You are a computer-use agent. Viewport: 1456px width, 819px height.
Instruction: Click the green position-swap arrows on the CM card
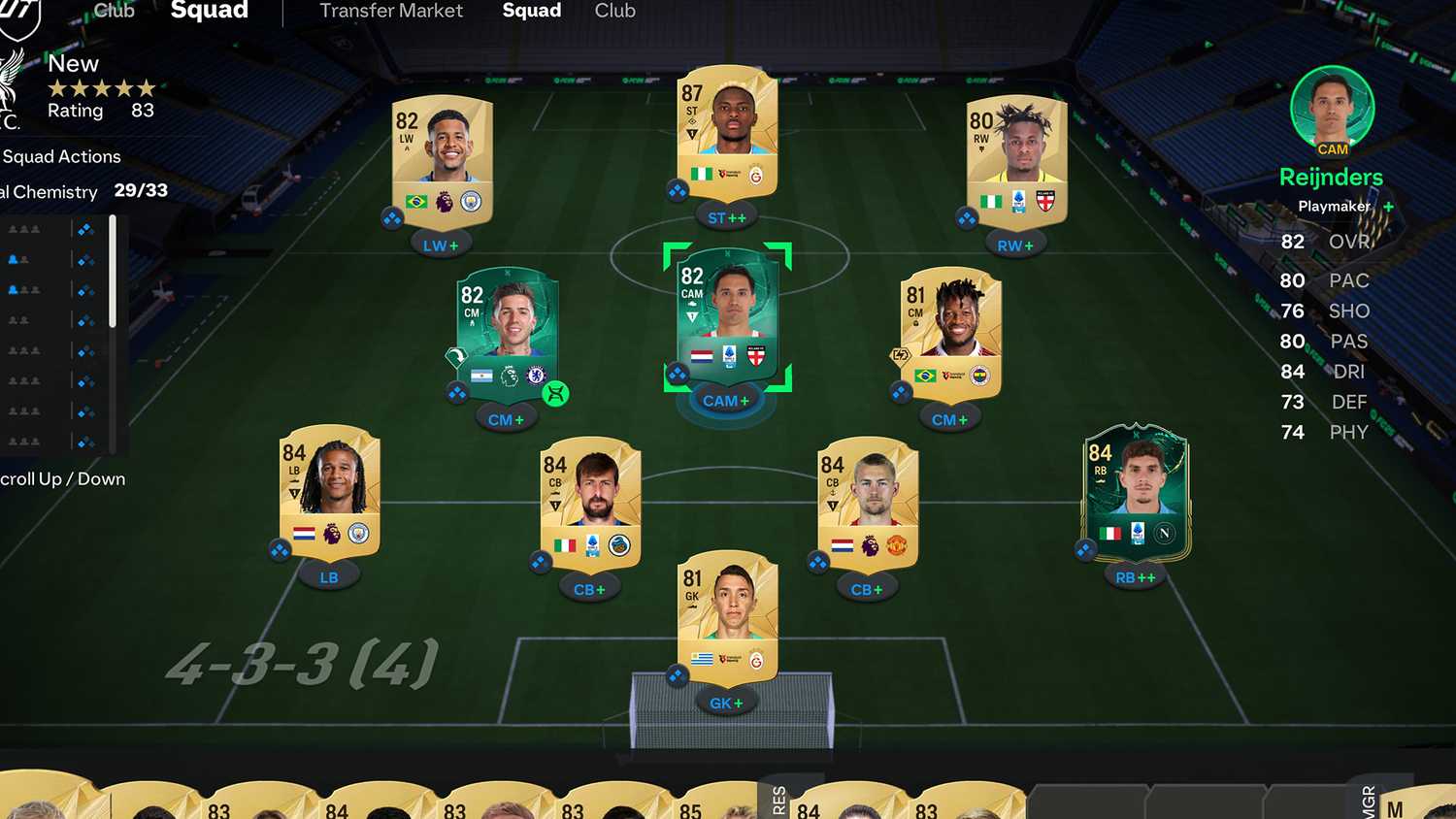pyautogui.click(x=555, y=393)
